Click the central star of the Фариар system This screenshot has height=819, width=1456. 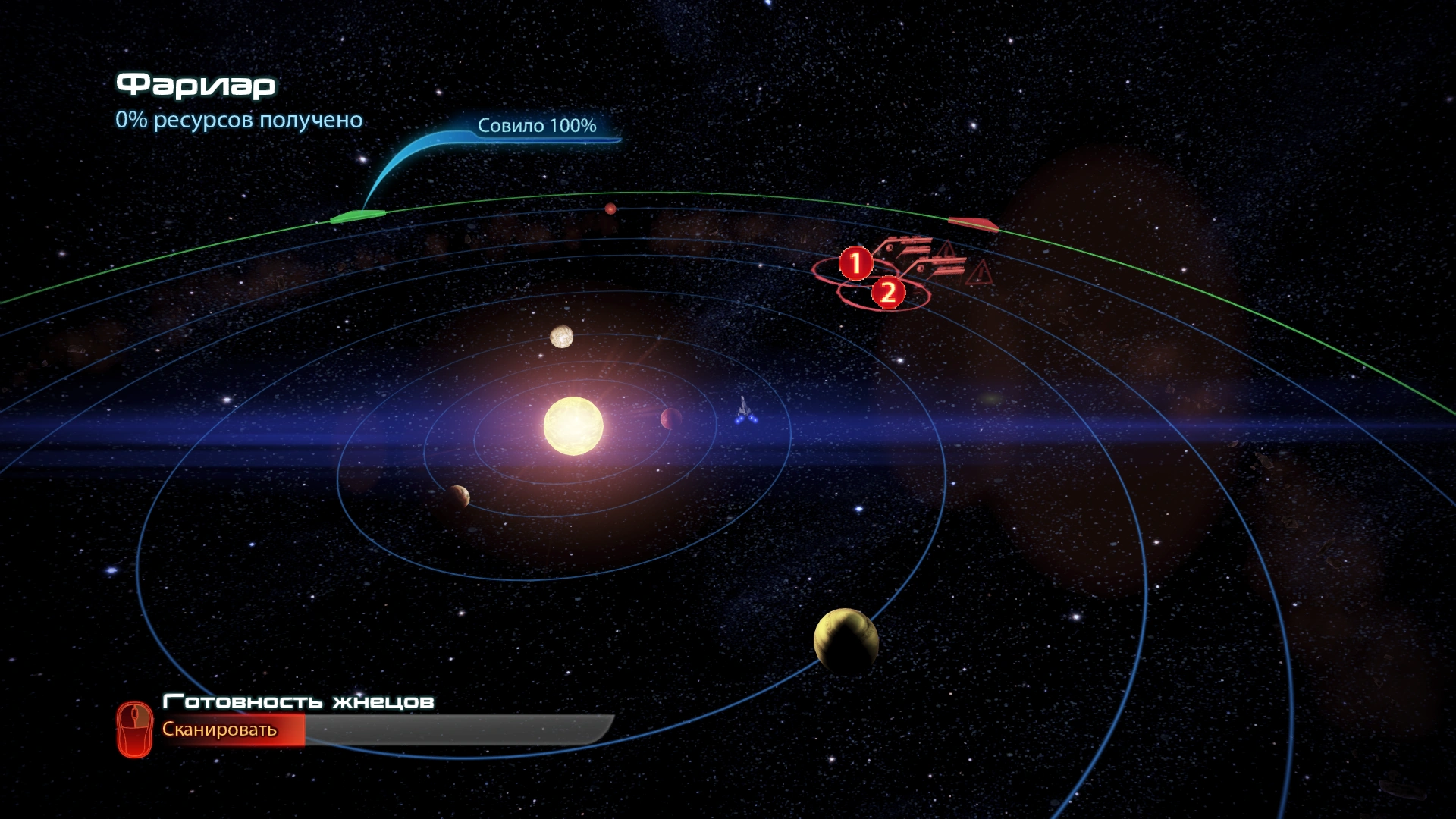573,425
